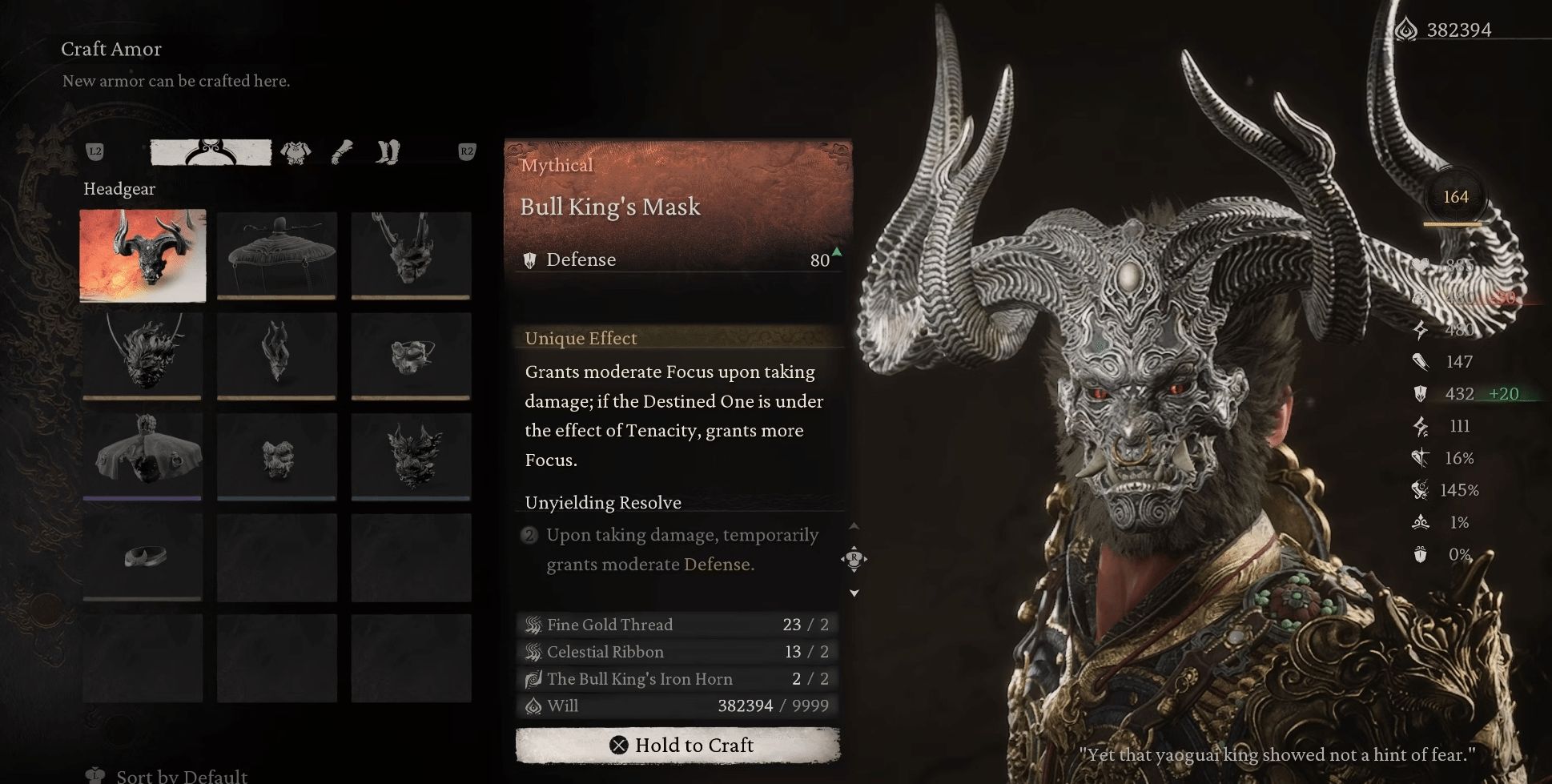Change sorting via Sort by Default

pos(181,775)
